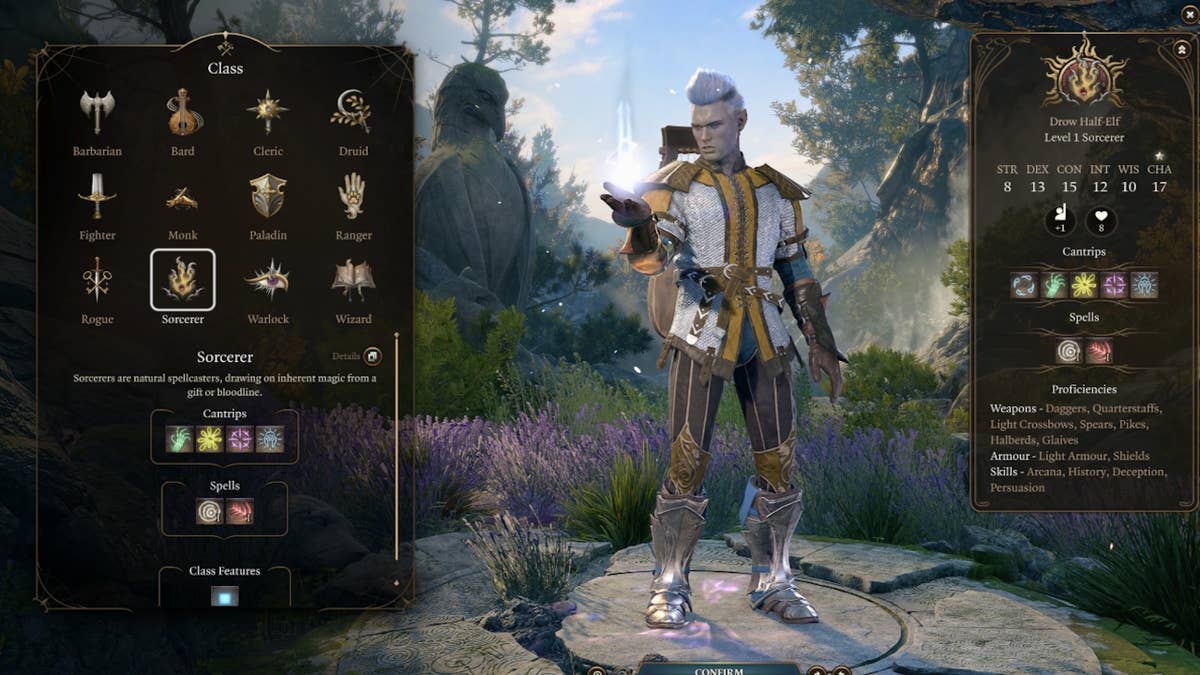Open the Sorcerer class Details
The width and height of the screenshot is (1200, 675).
pyautogui.click(x=372, y=356)
